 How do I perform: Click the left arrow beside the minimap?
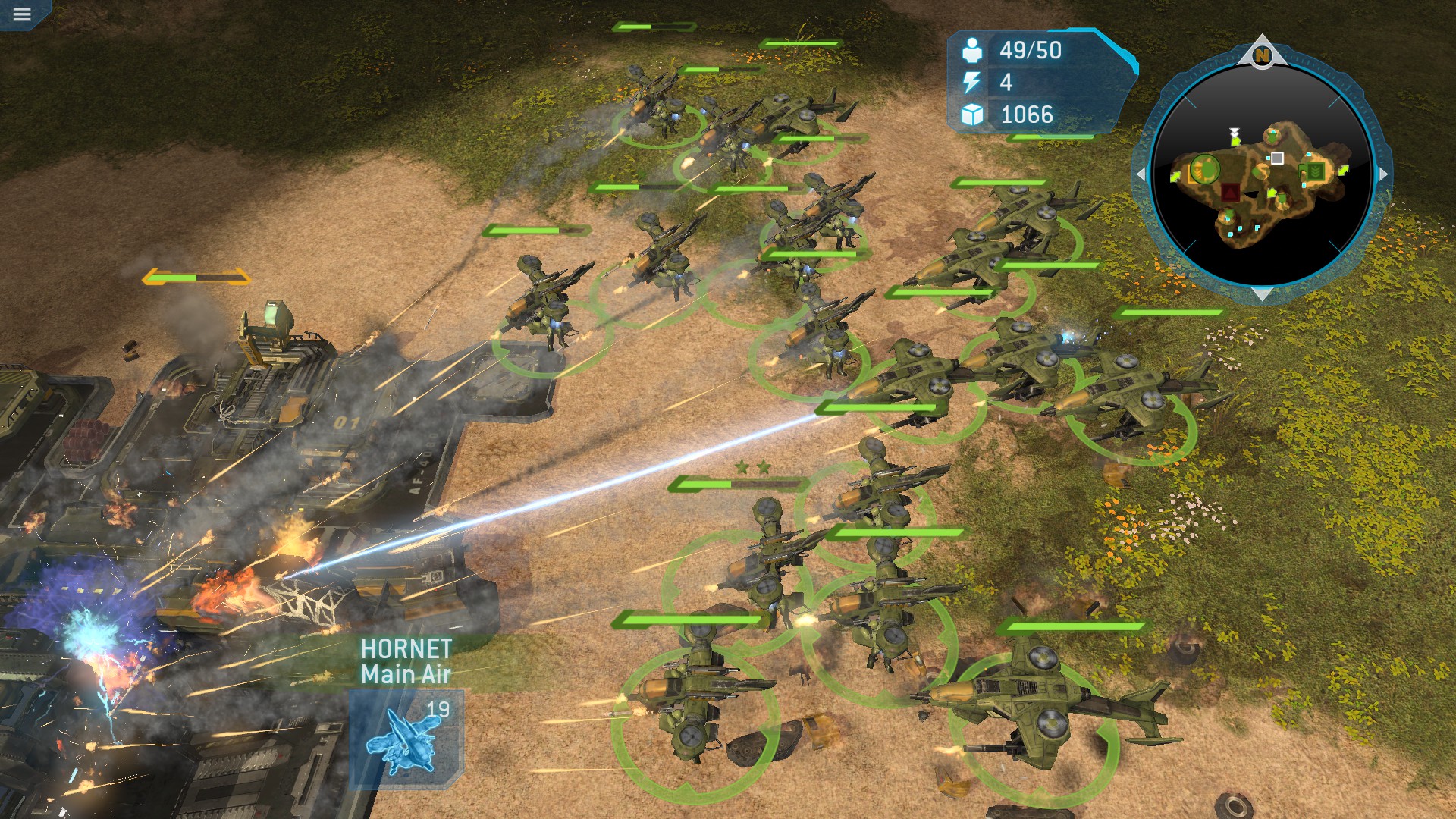tap(1141, 174)
